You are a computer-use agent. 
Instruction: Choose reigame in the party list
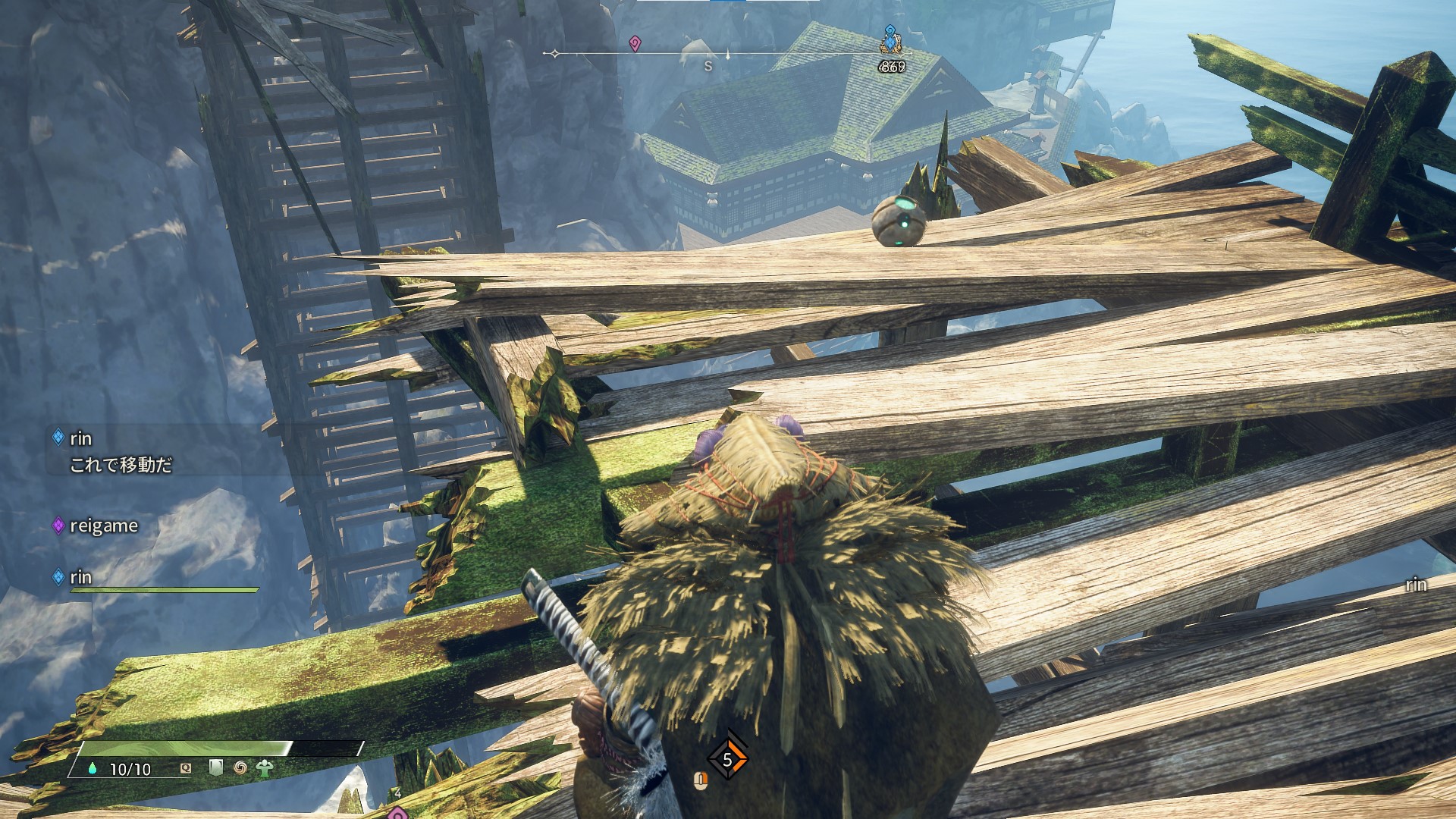(x=103, y=526)
